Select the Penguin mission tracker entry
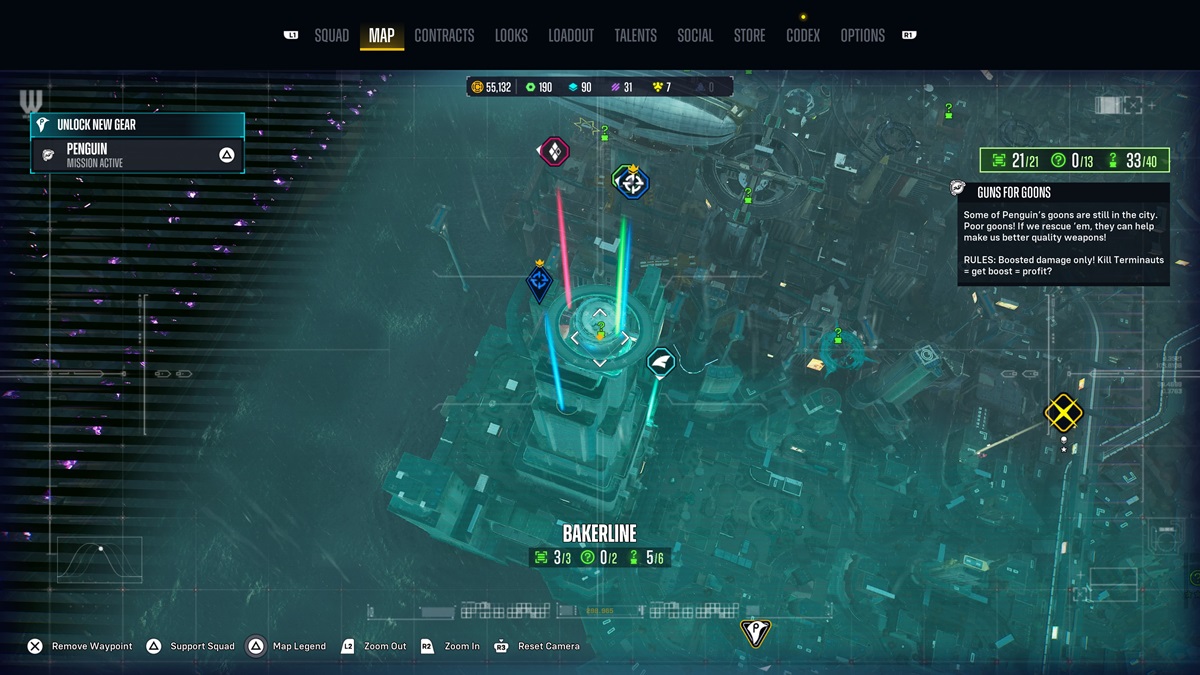Viewport: 1200px width, 675px height. (x=138, y=155)
